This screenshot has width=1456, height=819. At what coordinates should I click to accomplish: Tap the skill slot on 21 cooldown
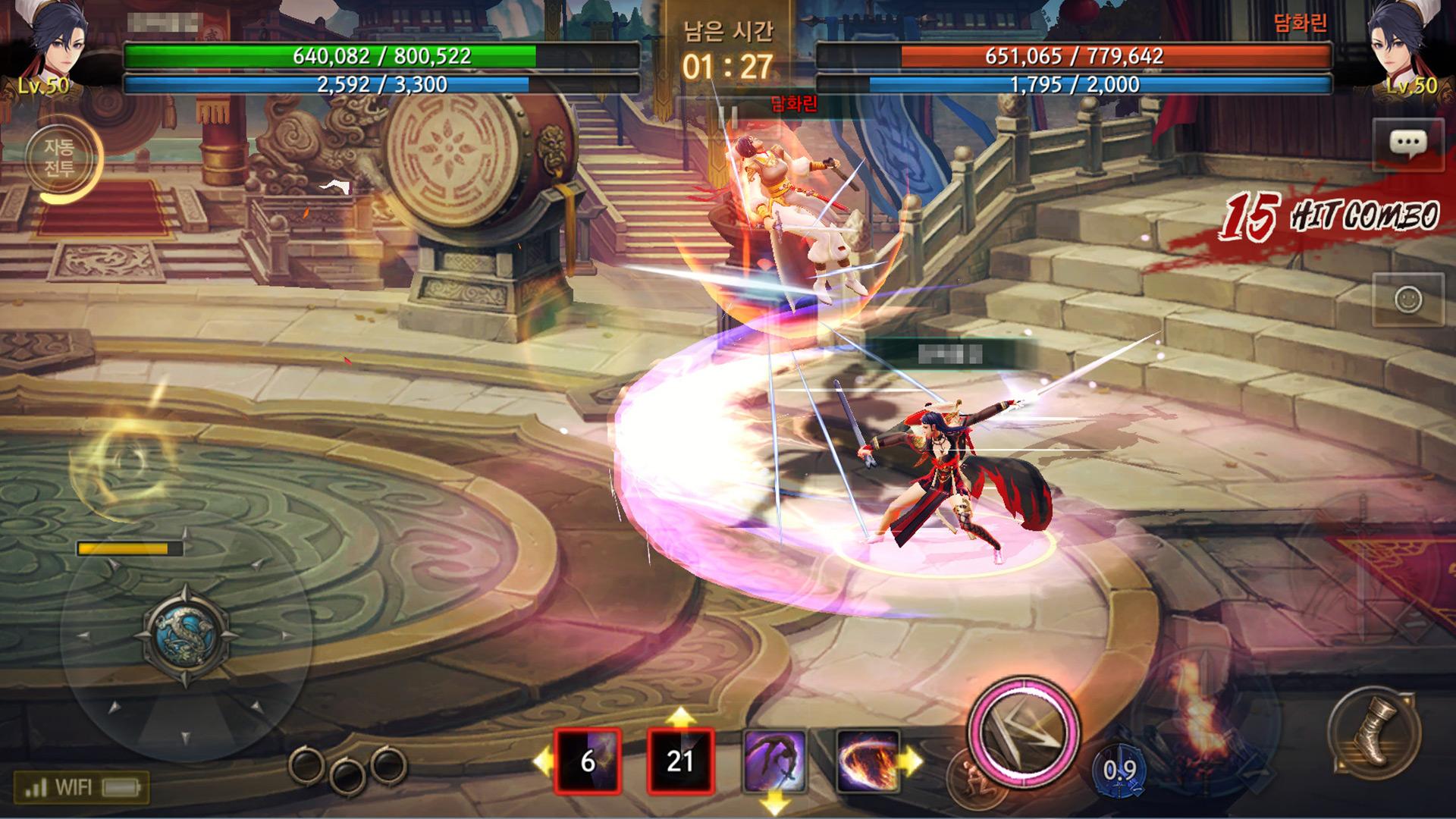point(680,760)
